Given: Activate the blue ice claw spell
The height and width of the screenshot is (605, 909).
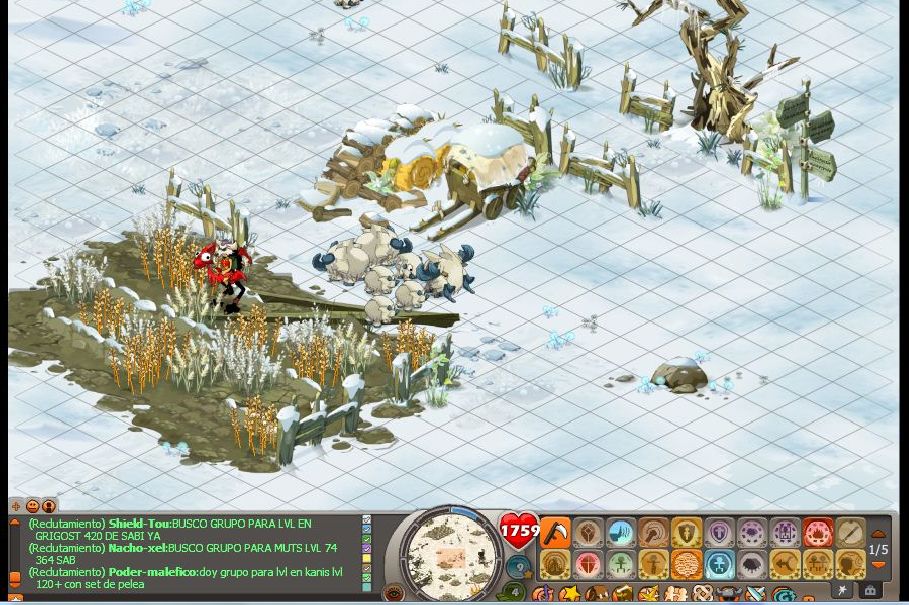Looking at the screenshot, I should point(620,533).
